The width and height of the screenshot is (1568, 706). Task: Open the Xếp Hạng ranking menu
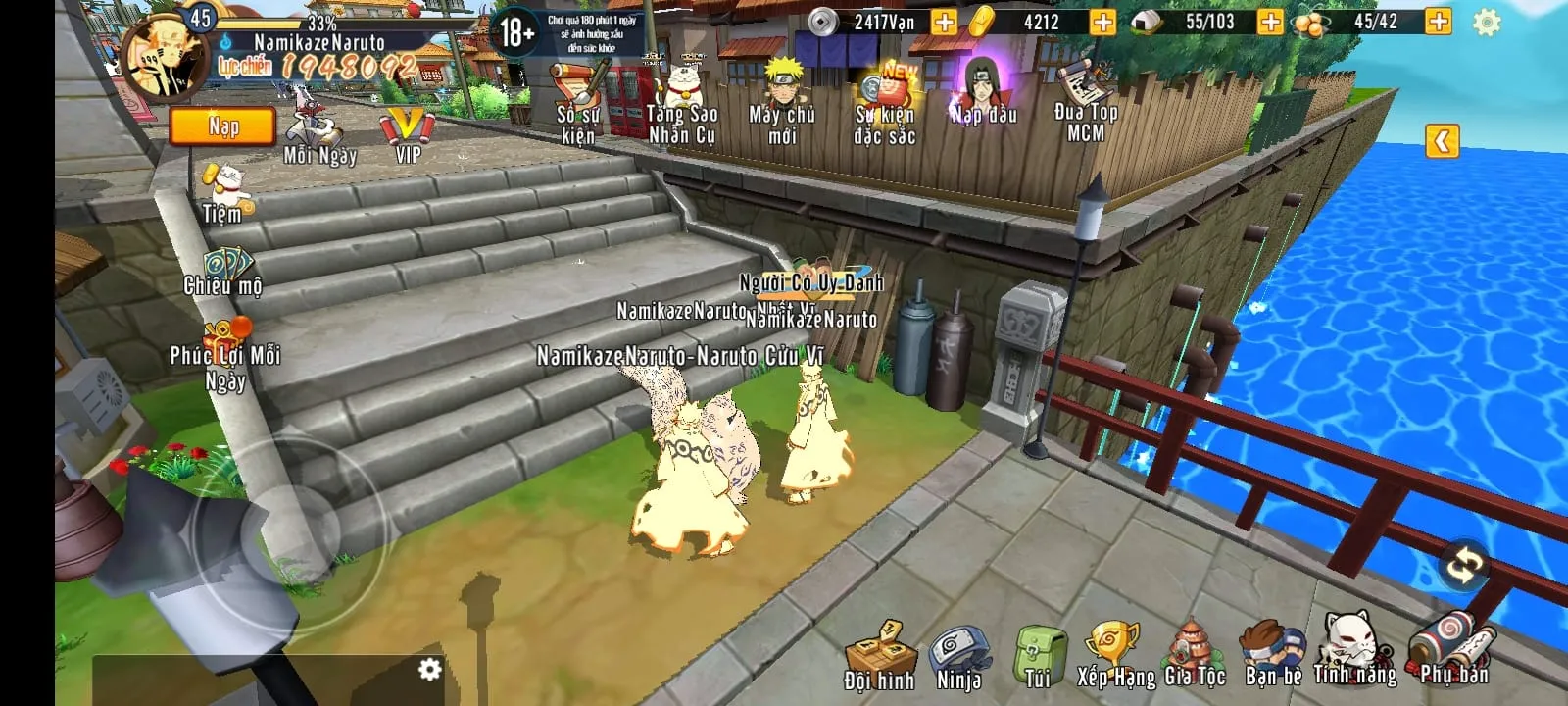click(x=1115, y=654)
